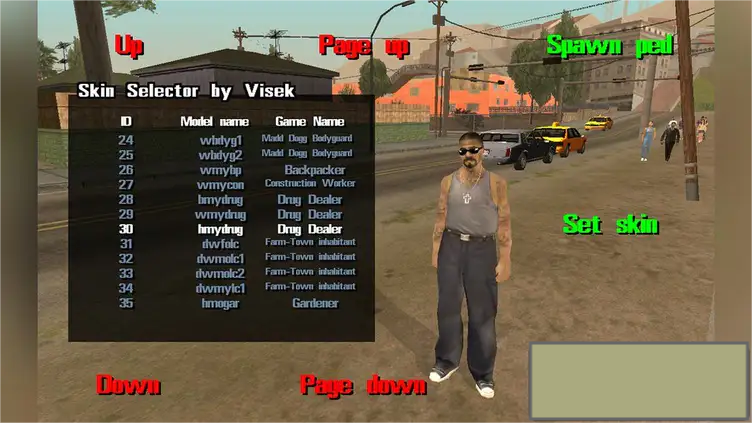Go to the next page with Page down
The width and height of the screenshot is (752, 423).
point(363,385)
